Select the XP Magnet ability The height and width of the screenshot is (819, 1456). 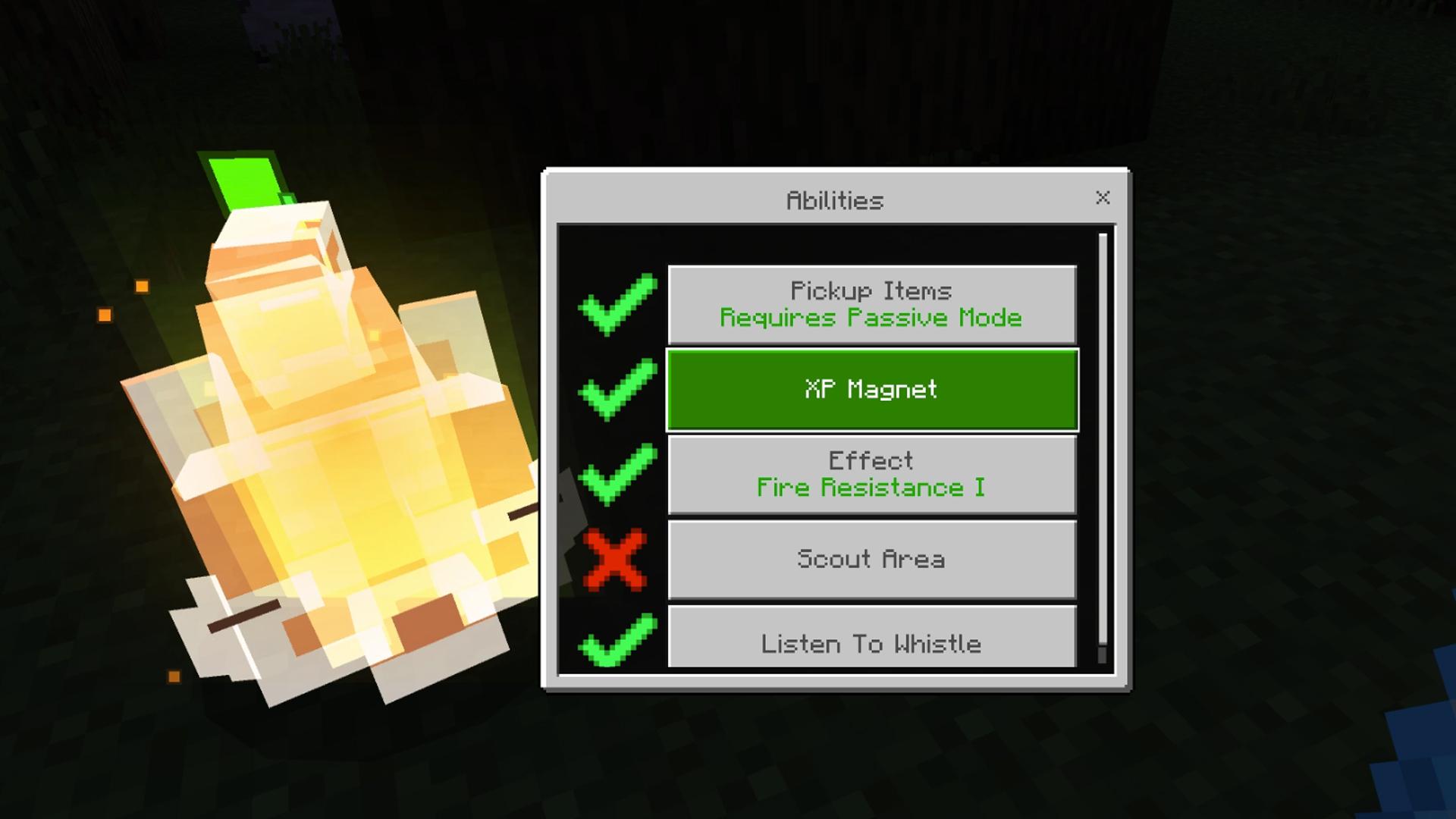872,389
